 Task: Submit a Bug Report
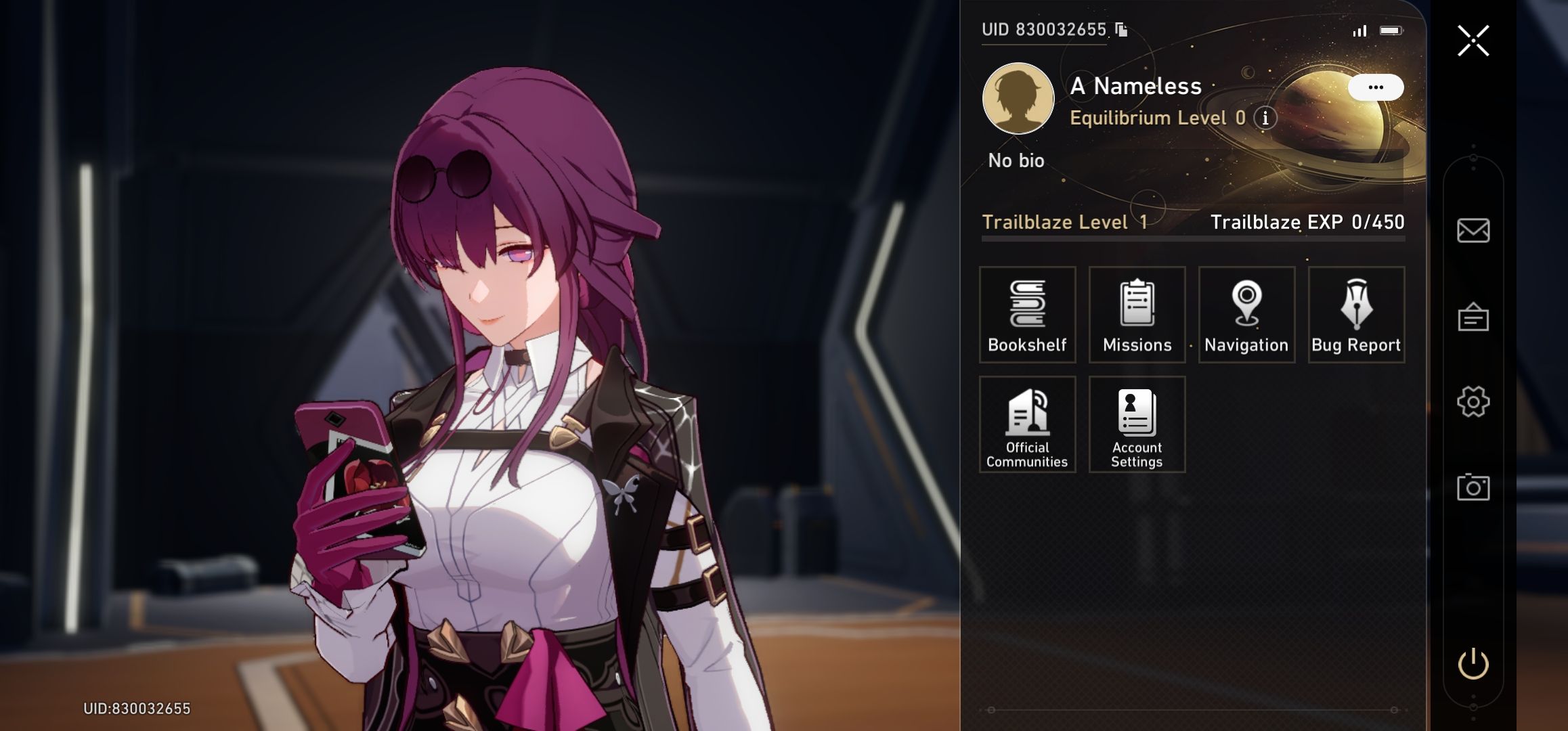1355,315
